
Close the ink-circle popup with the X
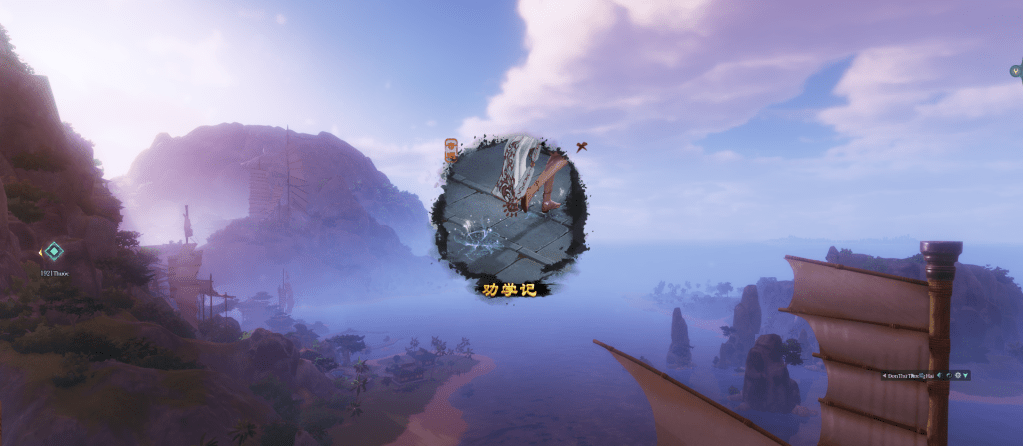click(x=578, y=147)
